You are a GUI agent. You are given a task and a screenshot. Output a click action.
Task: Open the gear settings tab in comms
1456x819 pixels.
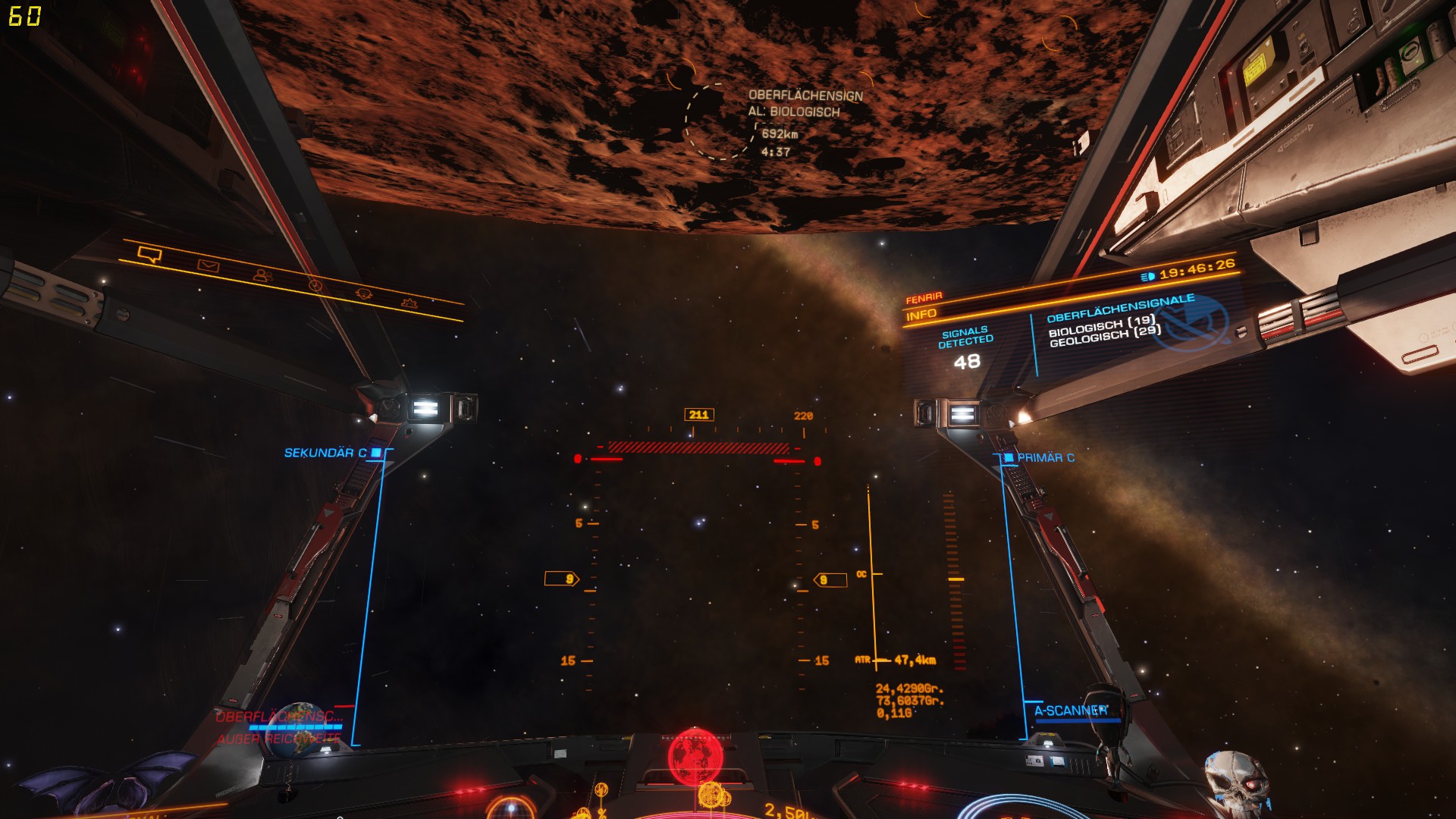coord(409,303)
